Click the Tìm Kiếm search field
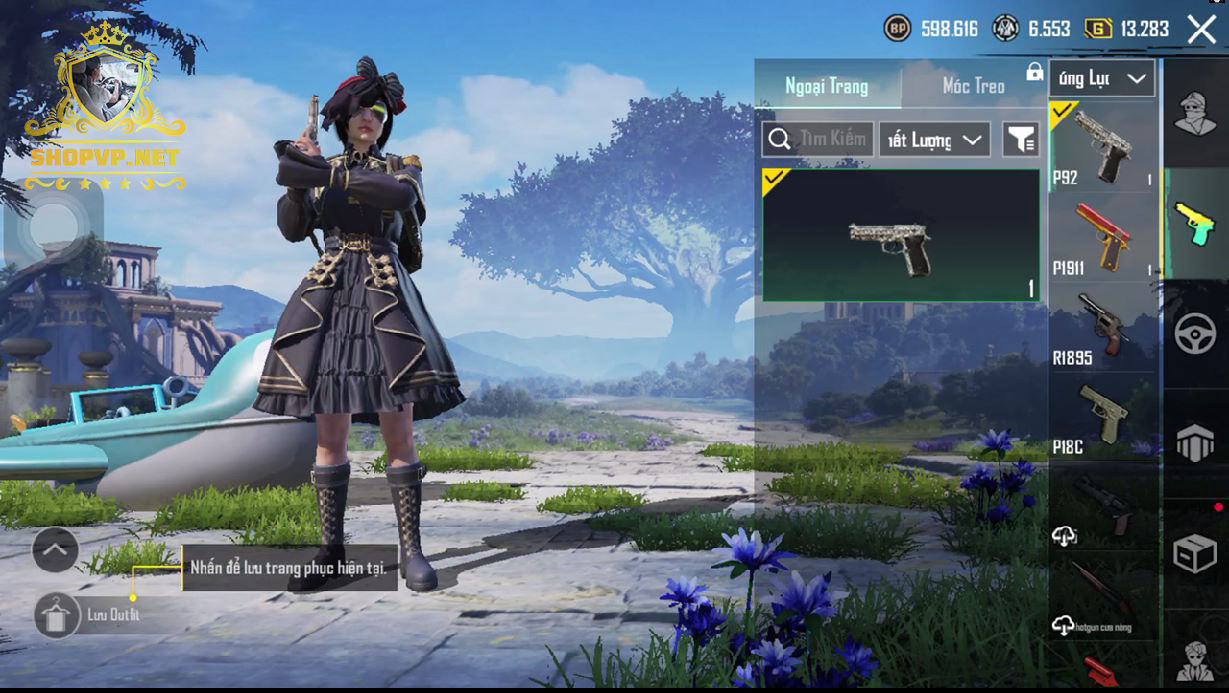 (819, 140)
